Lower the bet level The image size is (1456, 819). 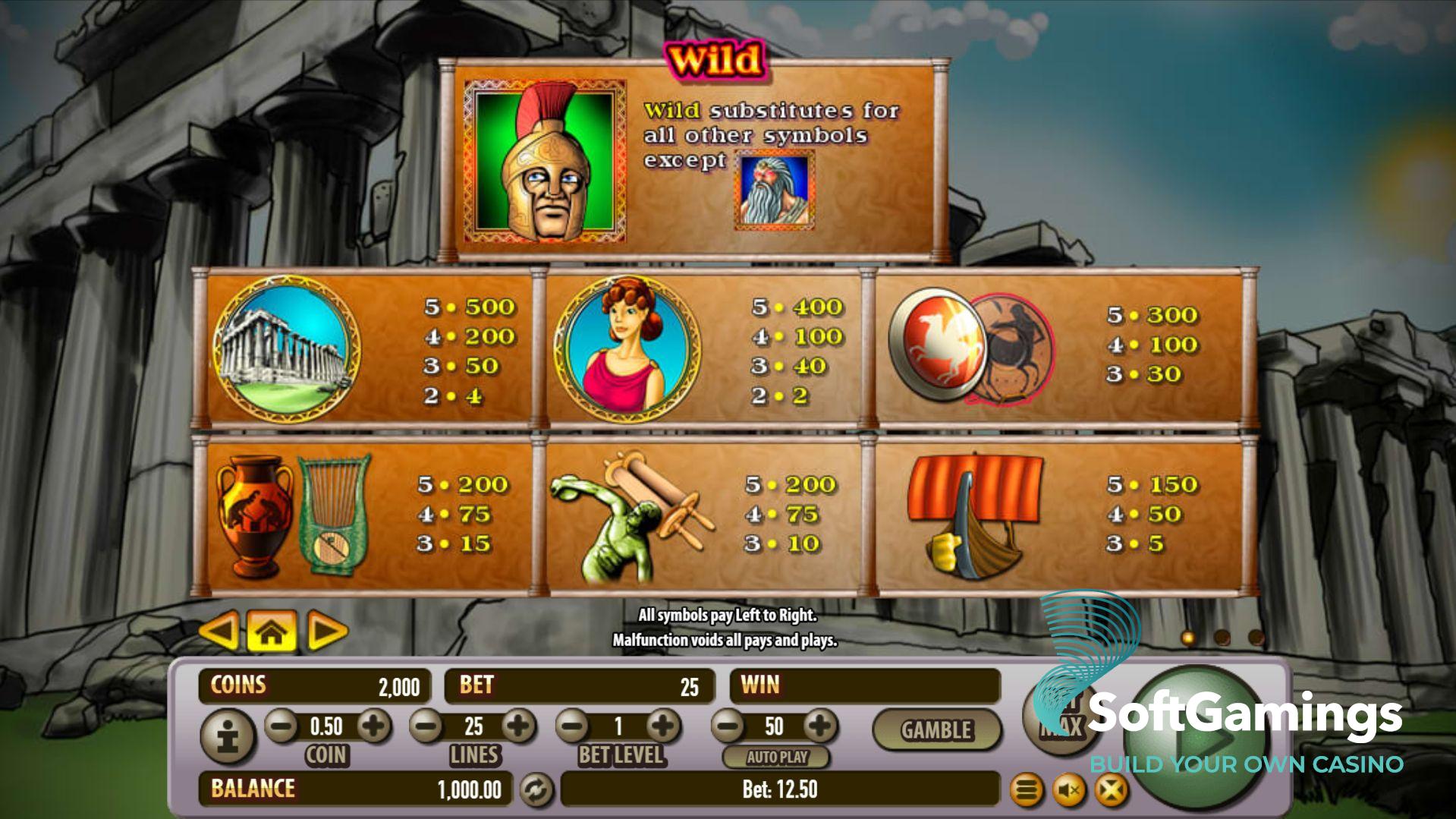point(574,726)
